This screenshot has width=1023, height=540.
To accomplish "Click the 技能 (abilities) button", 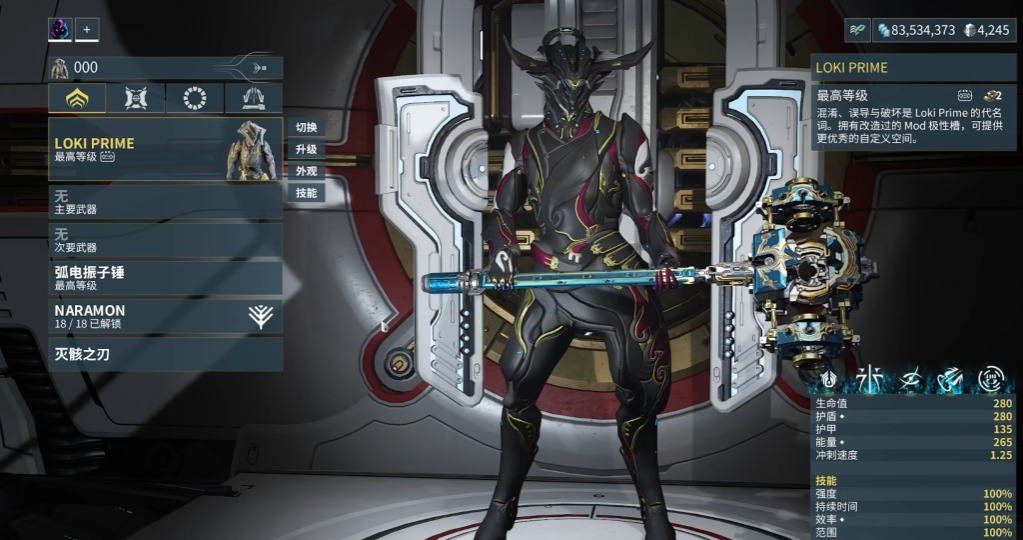I will click(306, 193).
